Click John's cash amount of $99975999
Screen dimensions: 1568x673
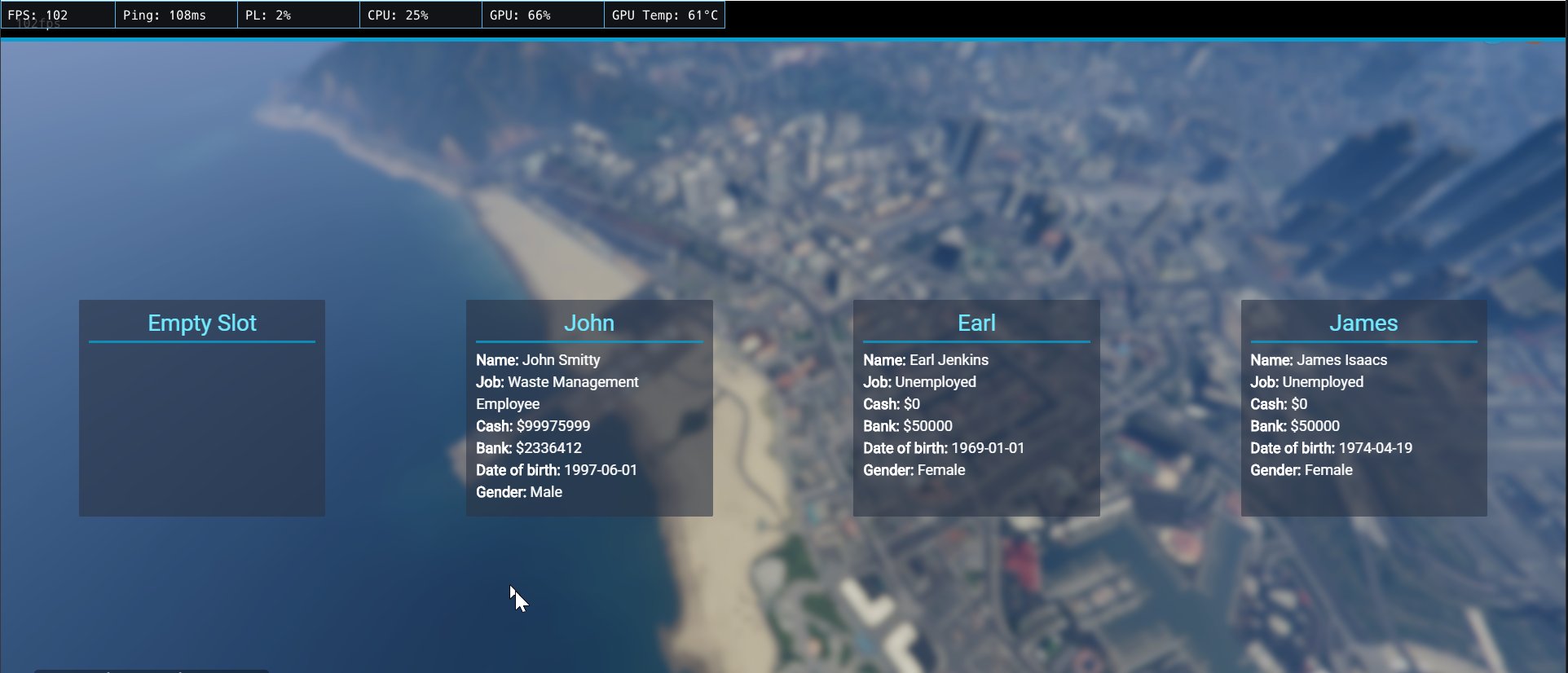[x=532, y=425]
